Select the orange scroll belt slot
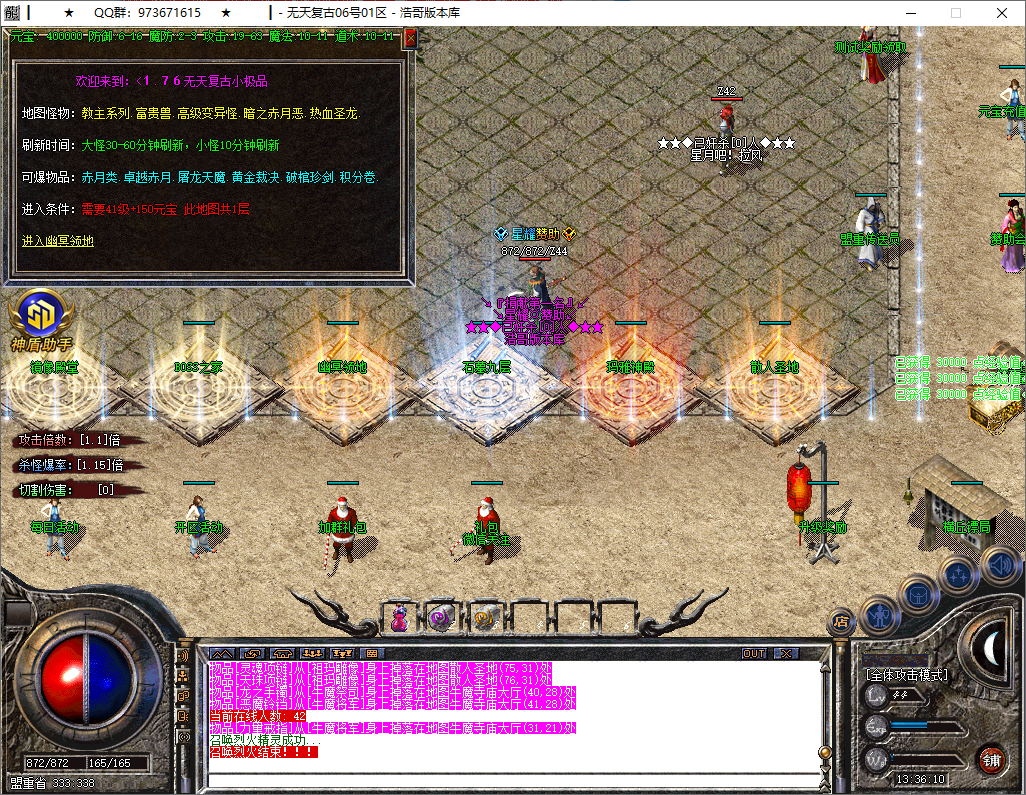1026x795 pixels. click(484, 619)
